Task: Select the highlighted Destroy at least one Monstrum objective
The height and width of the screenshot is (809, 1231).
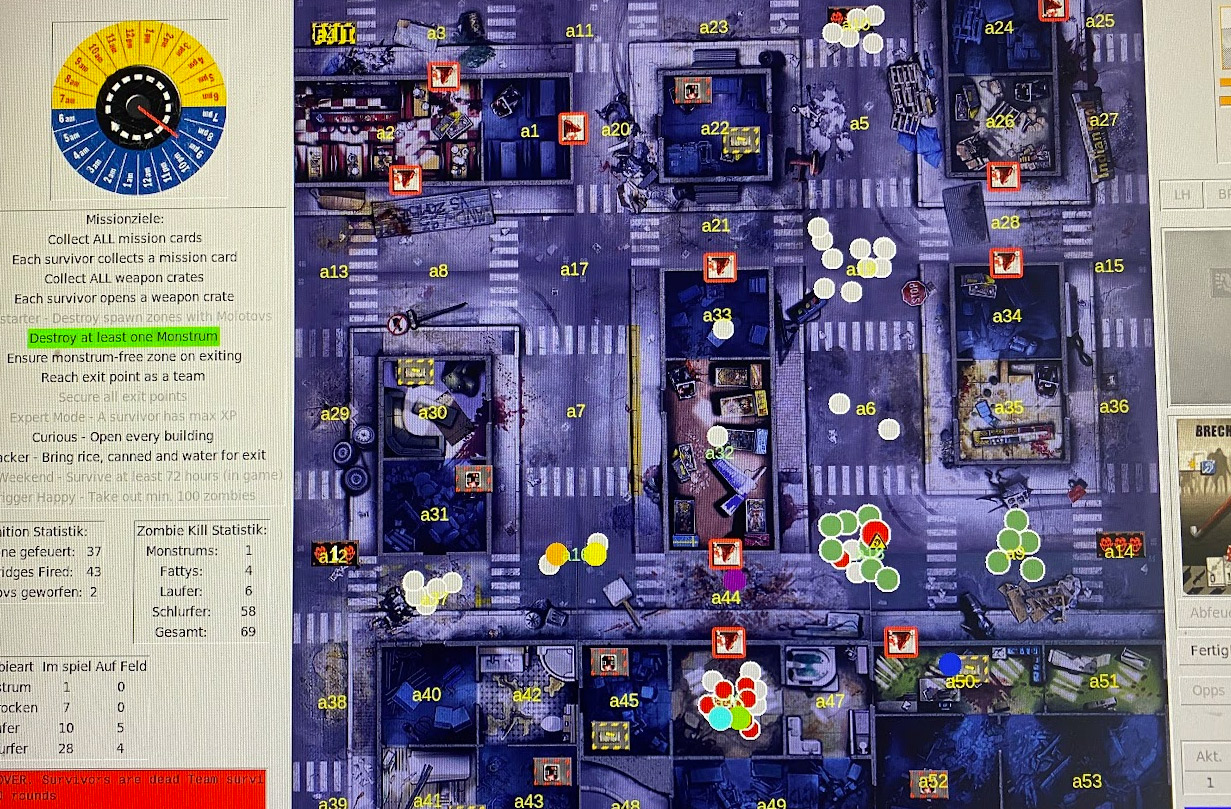Action: click(x=124, y=337)
